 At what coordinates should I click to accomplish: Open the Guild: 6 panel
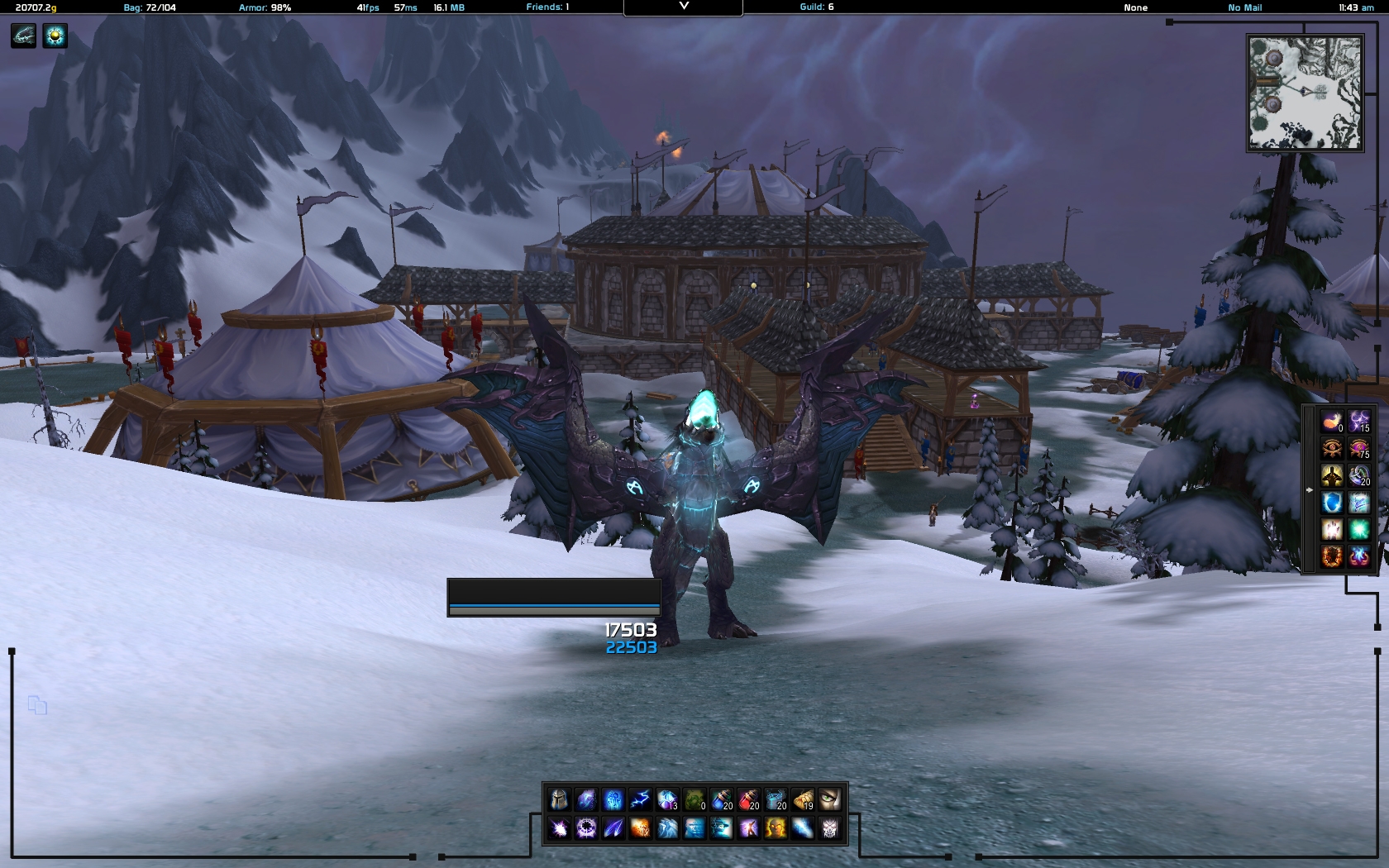(x=817, y=7)
